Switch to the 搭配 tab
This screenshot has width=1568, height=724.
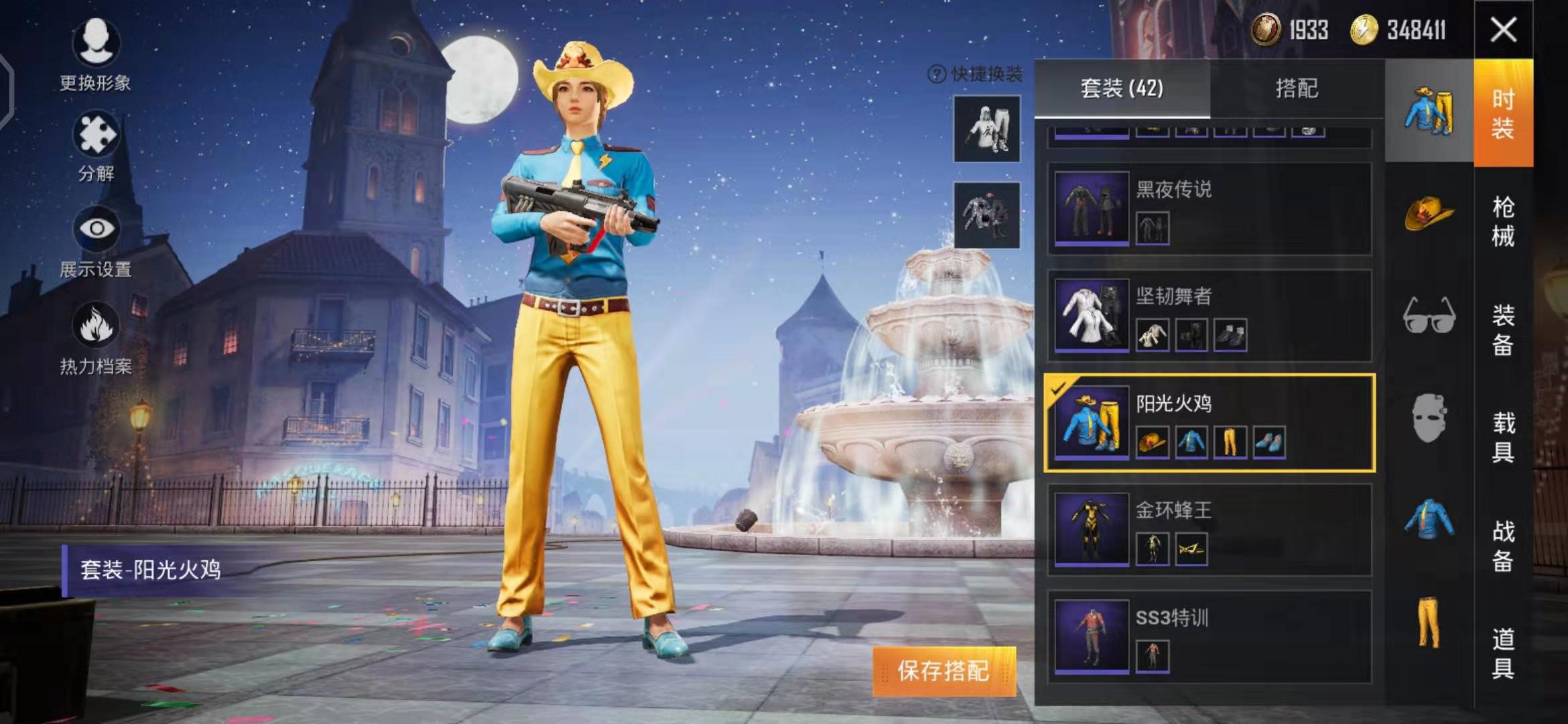(1297, 88)
